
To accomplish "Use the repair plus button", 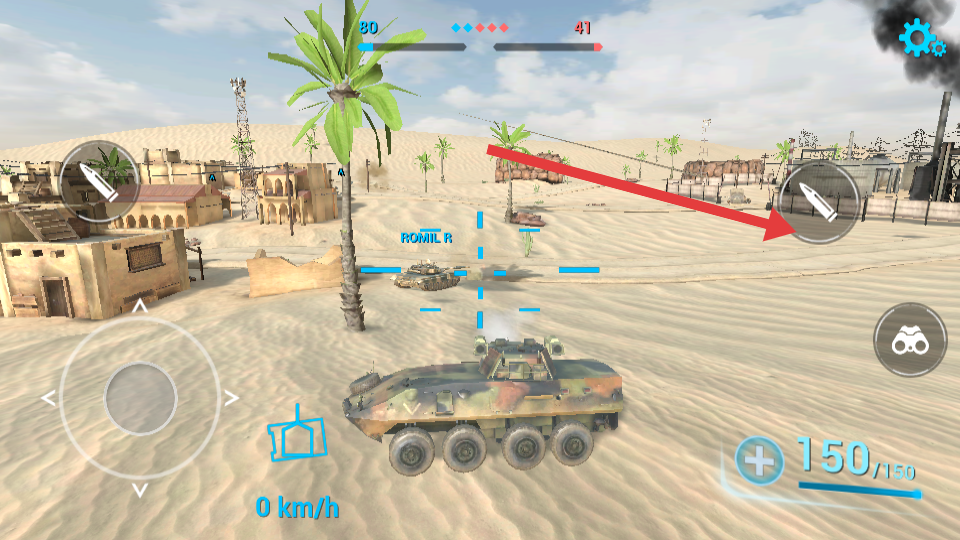I will 760,461.
